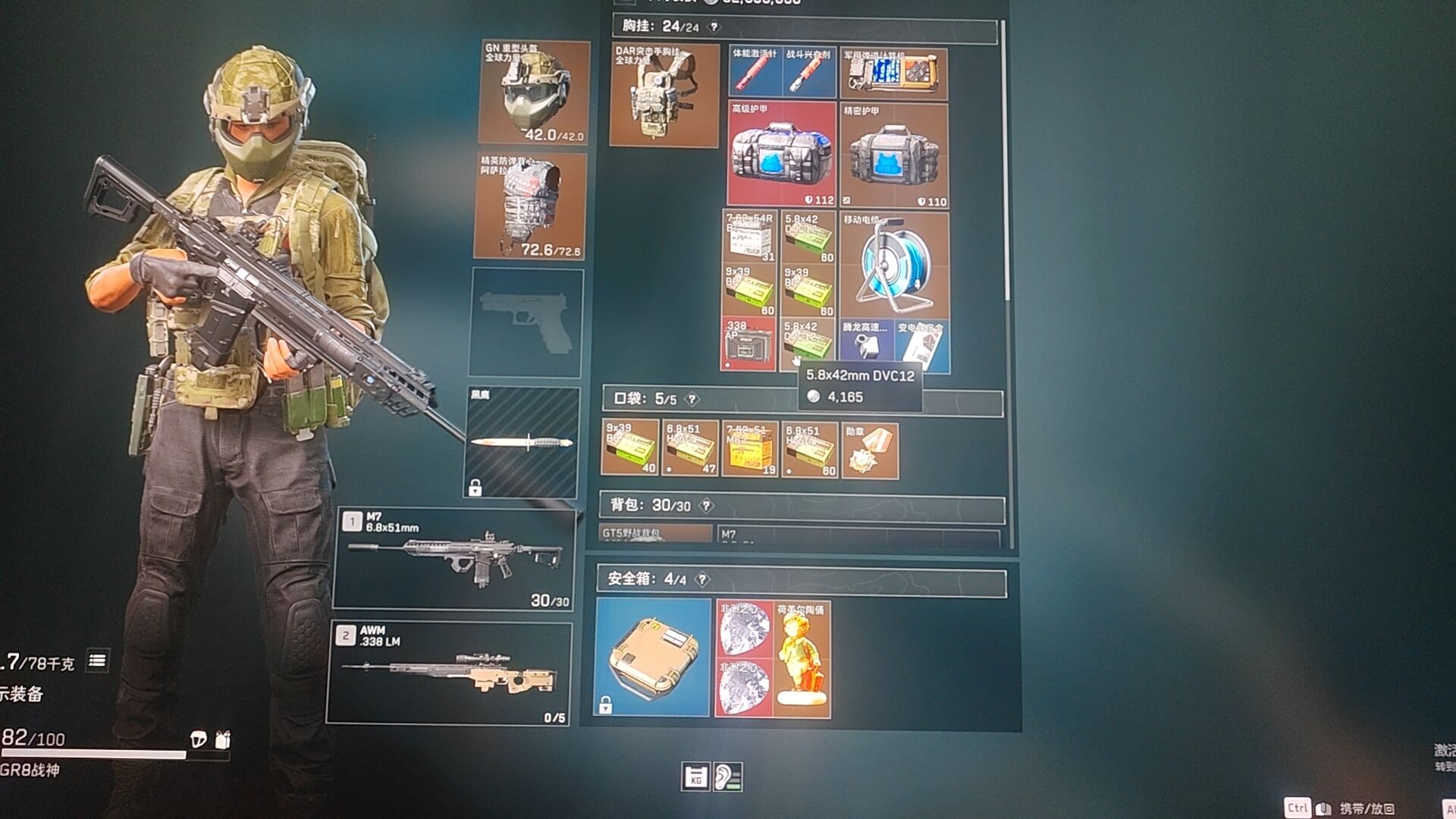This screenshot has width=1456, height=819.
Task: Select the GN heavy helmet slot
Action: (535, 92)
